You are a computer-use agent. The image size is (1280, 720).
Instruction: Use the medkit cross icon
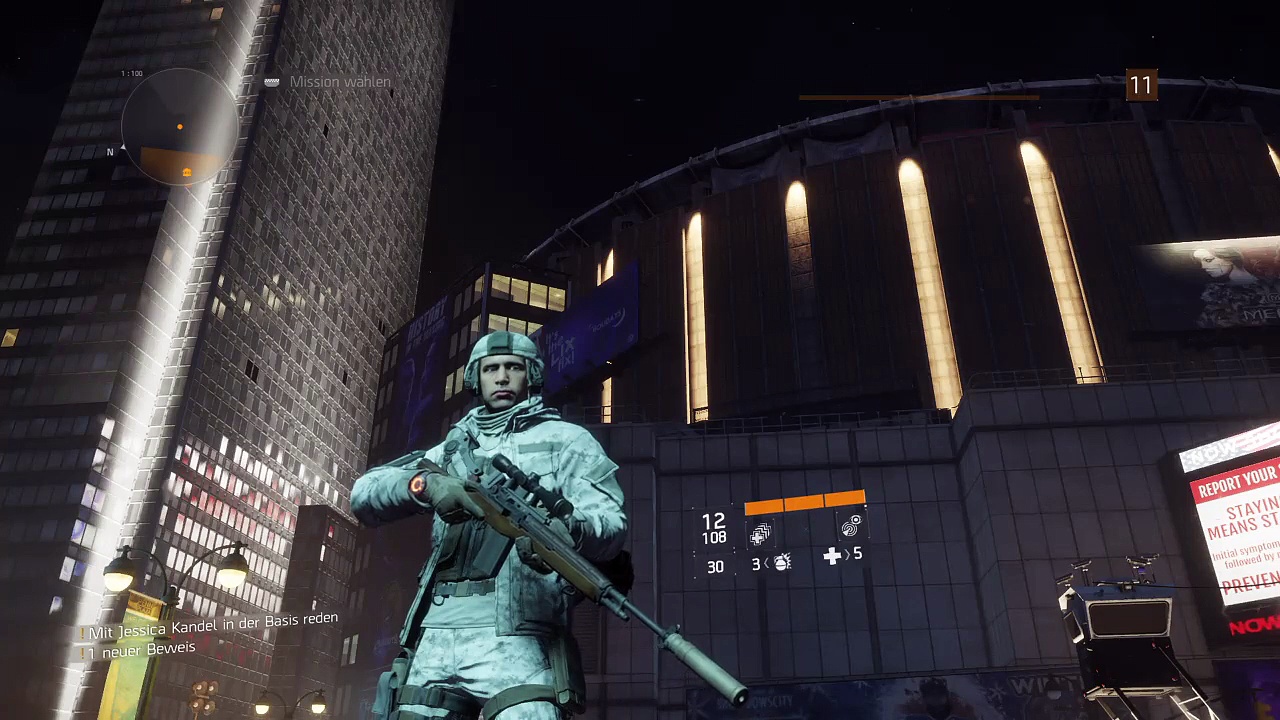[x=832, y=556]
